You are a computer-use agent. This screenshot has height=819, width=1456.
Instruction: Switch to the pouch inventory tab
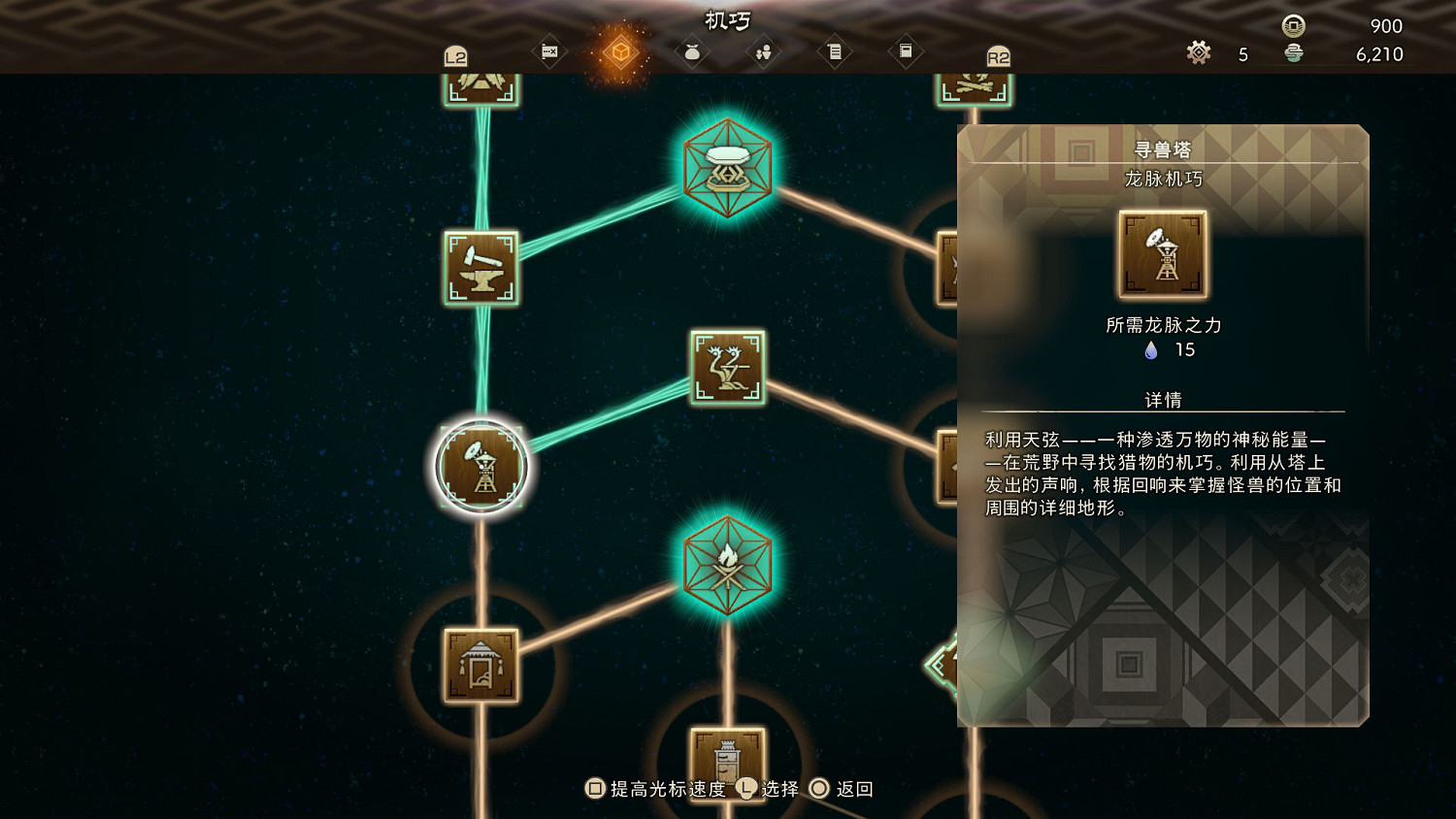tap(691, 53)
